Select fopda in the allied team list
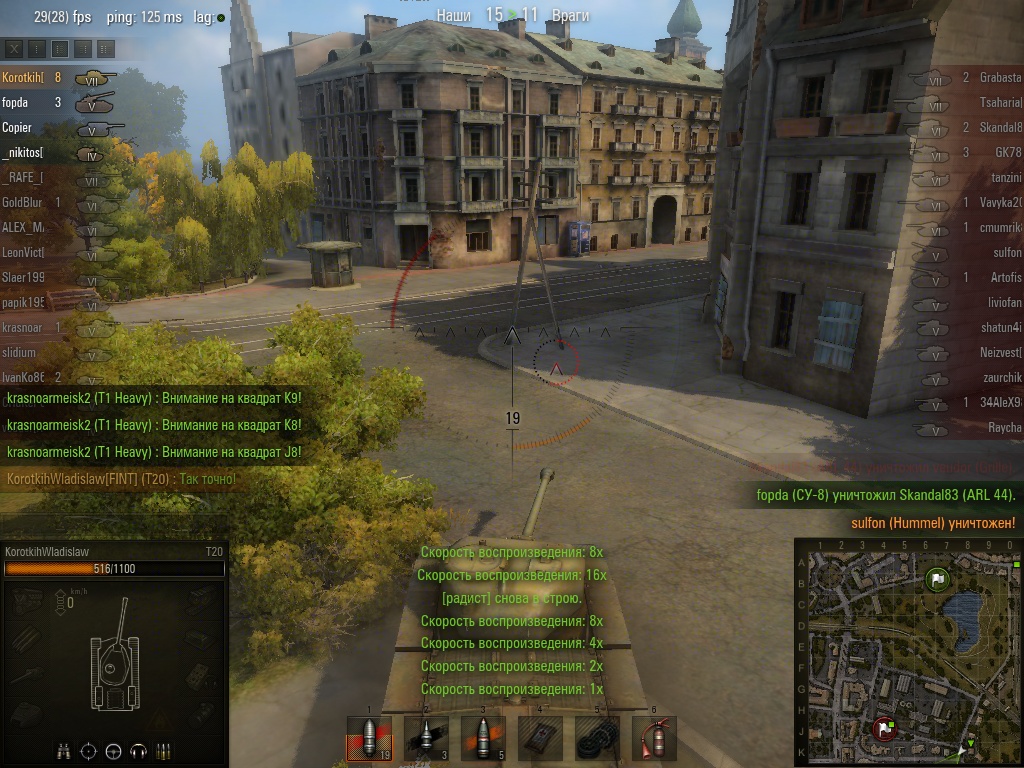The image size is (1024, 768). coord(15,102)
